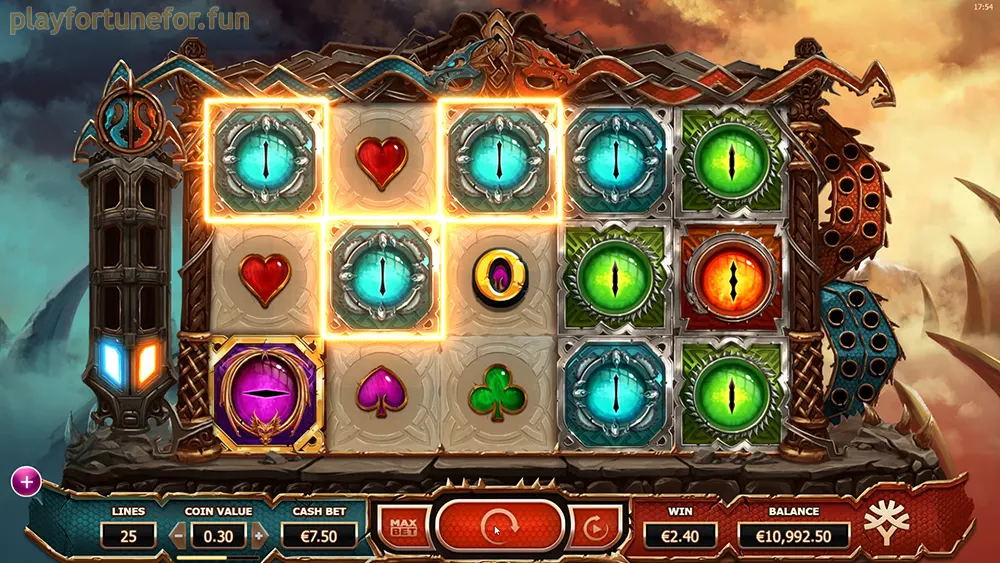
Task: Increase the coin value
Action: (x=259, y=535)
